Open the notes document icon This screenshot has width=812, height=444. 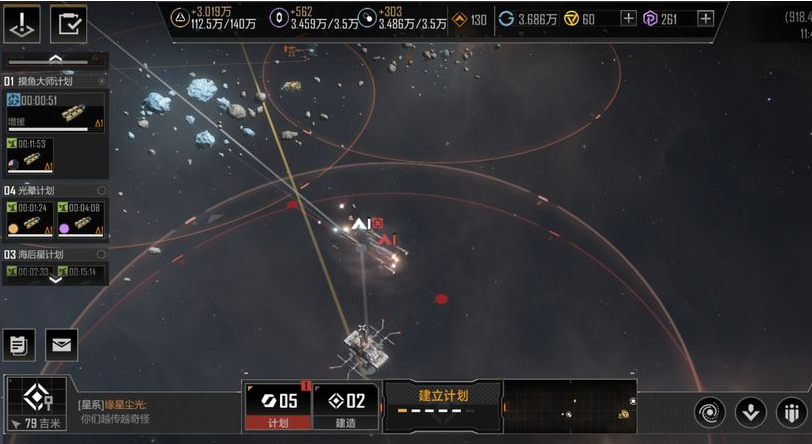[19, 345]
